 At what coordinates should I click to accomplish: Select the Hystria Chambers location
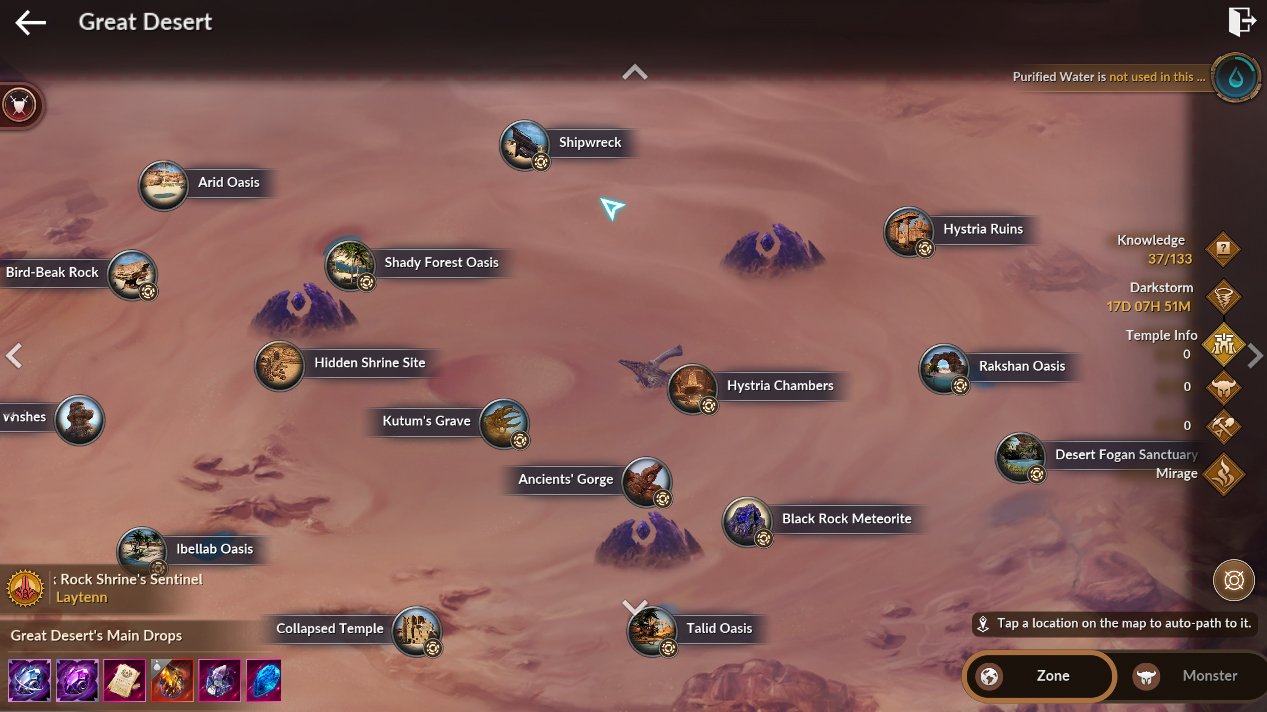click(x=692, y=388)
